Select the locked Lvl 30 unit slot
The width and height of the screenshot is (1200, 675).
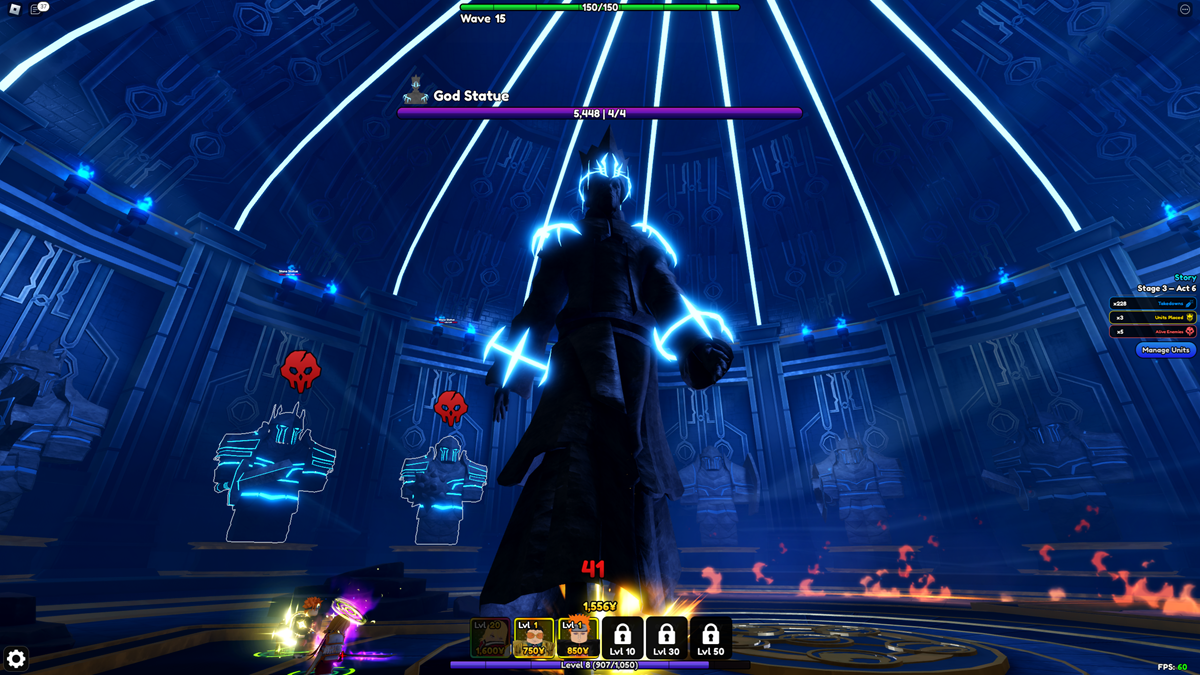666,637
